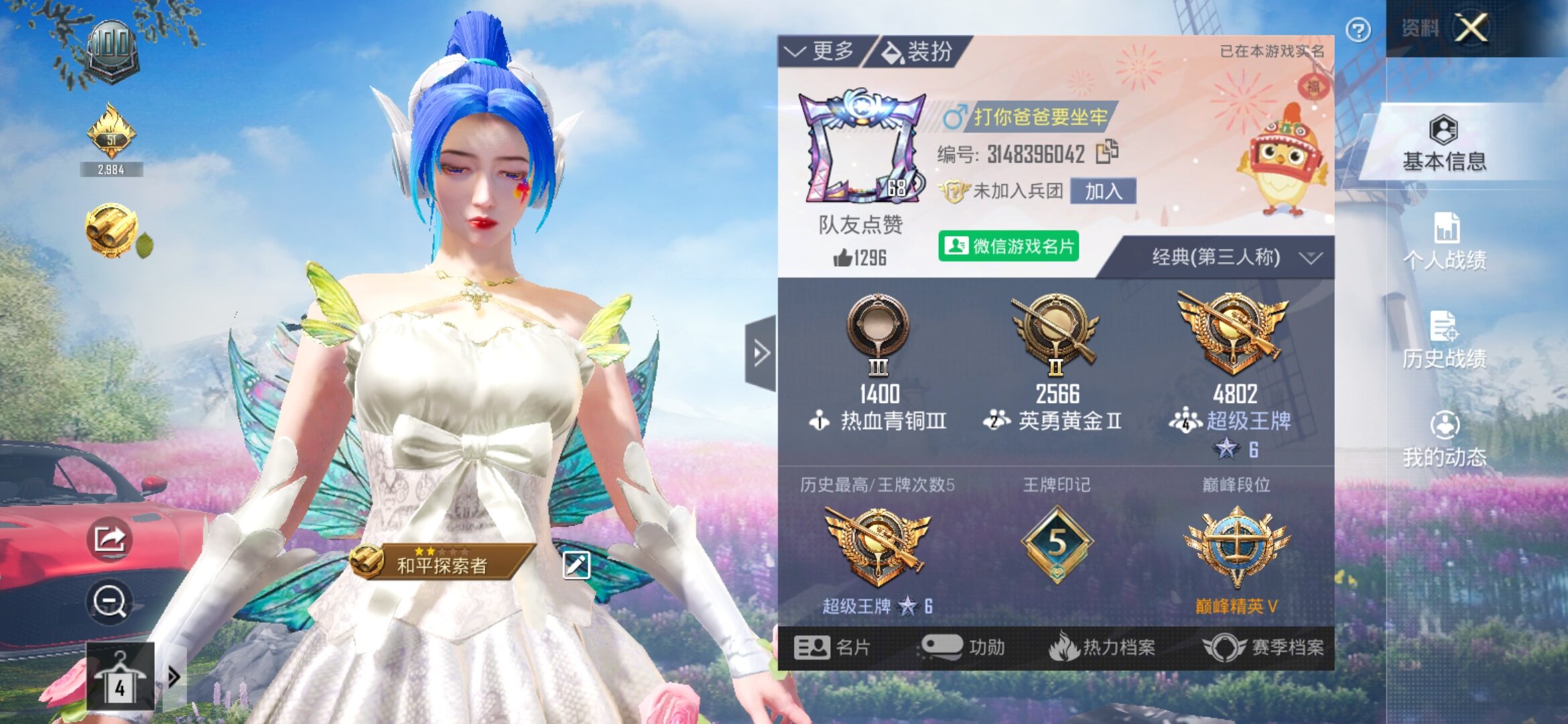Image resolution: width=1568 pixels, height=724 pixels.
Task: Open the 名片 section
Action: (833, 648)
